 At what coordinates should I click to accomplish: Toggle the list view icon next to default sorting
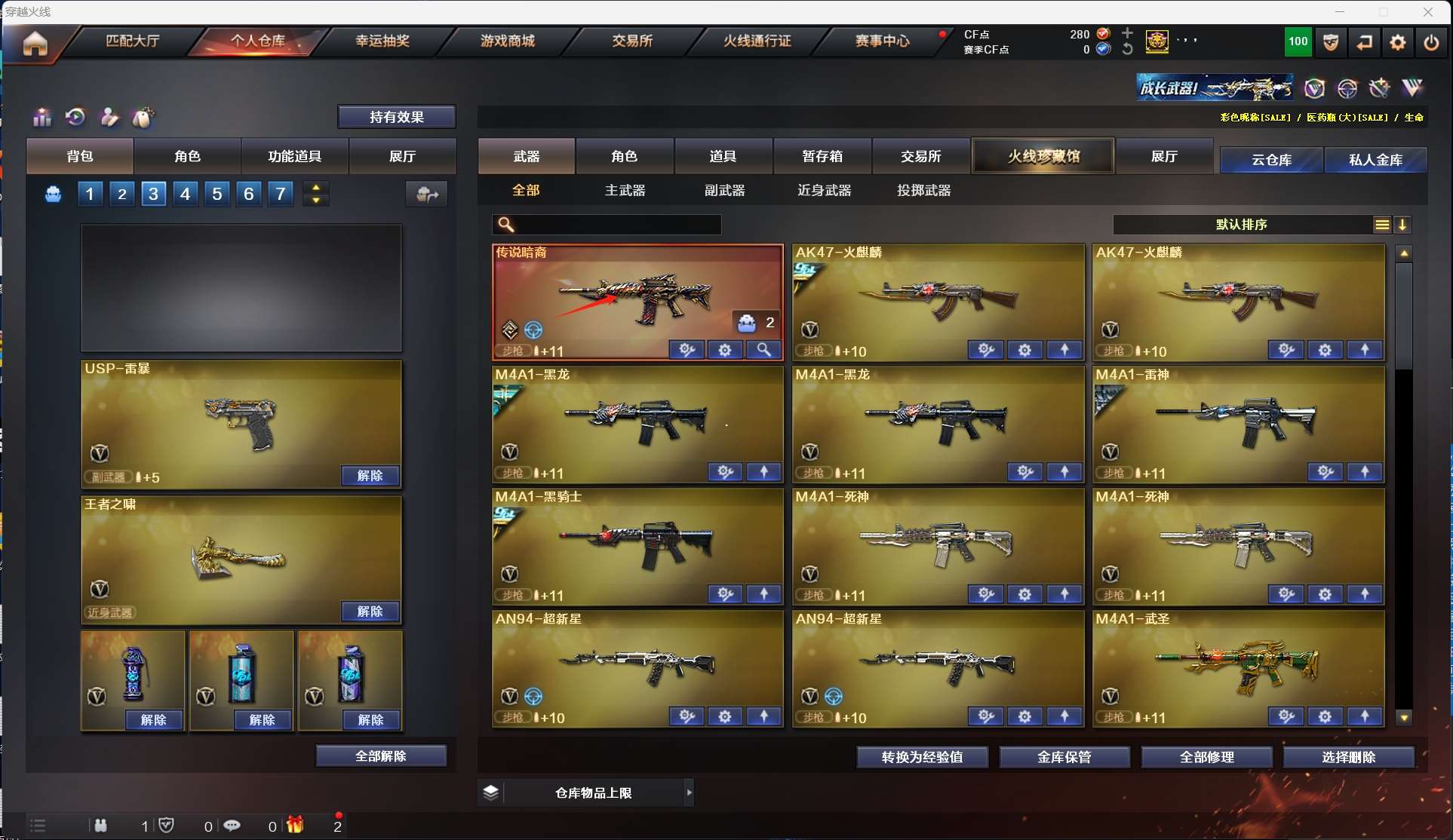[1381, 224]
